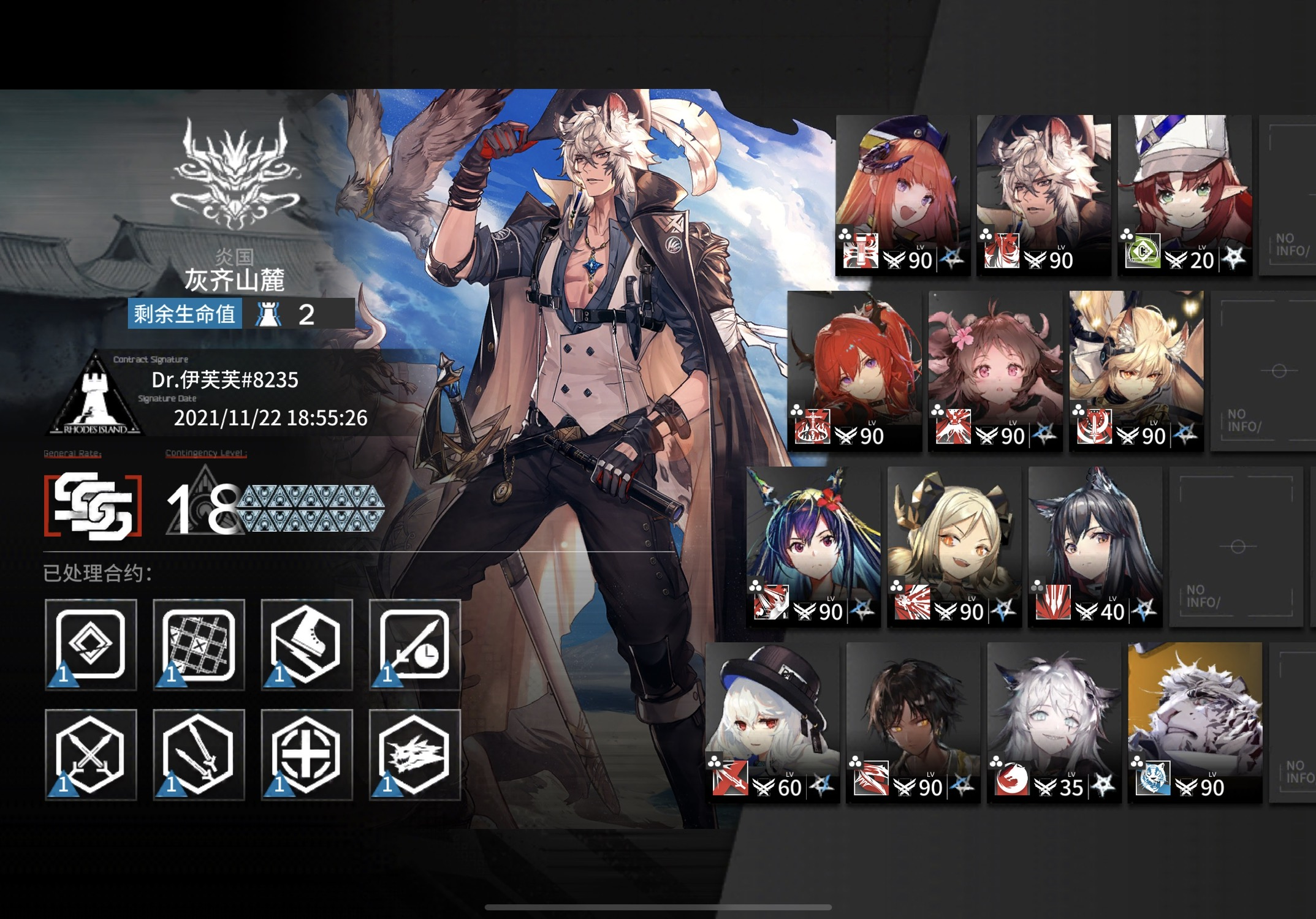Choose the blue-haired operator with red flower

pyautogui.click(x=813, y=546)
